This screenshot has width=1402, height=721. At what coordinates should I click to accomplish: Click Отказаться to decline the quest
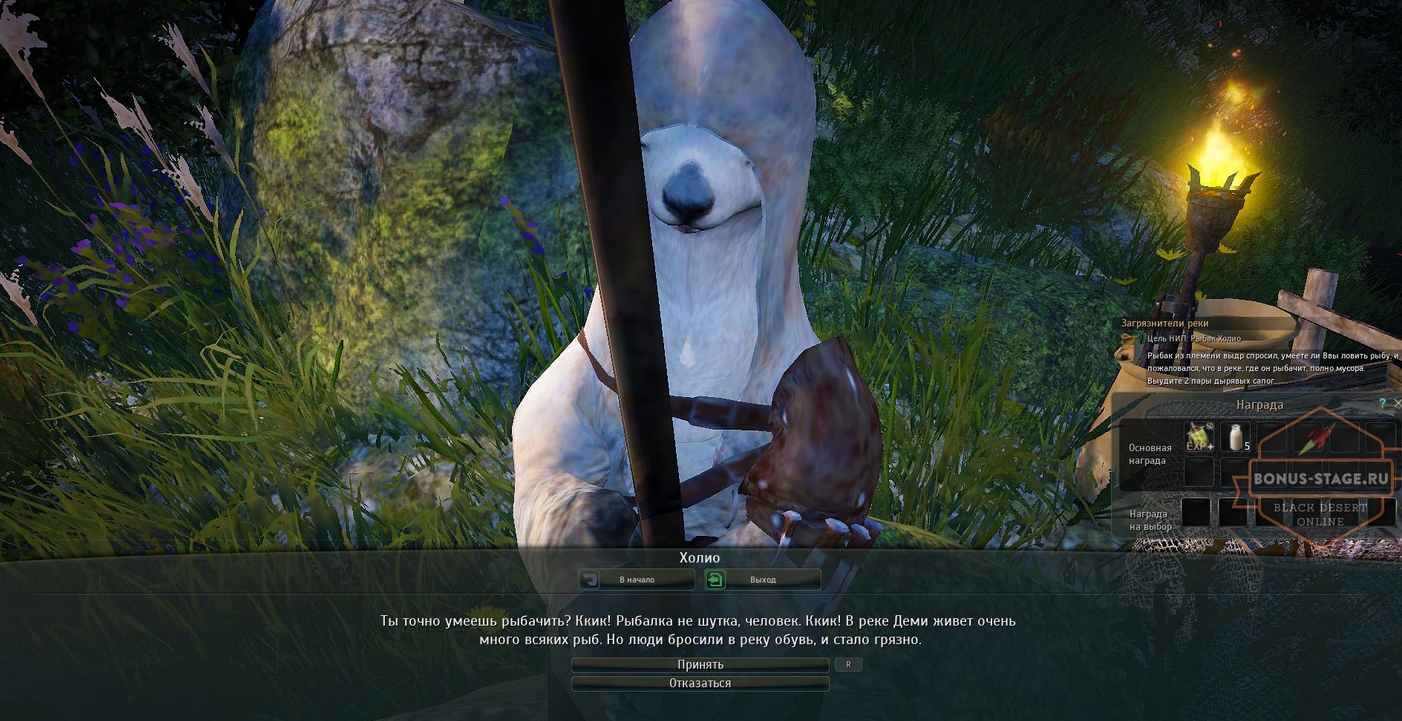tap(700, 682)
